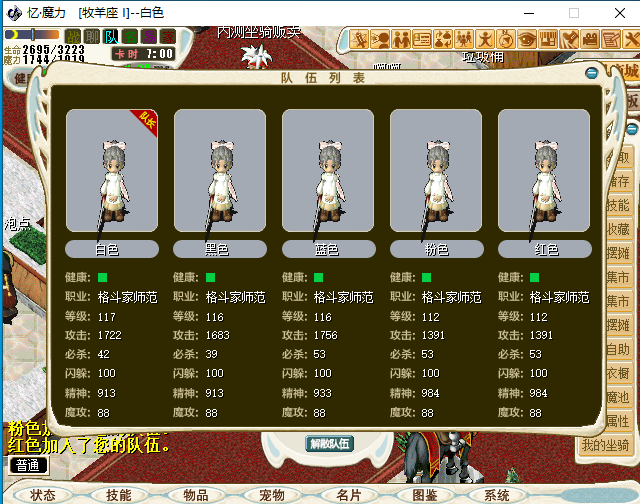
Task: Open the 物品 items tab
Action: [195, 495]
